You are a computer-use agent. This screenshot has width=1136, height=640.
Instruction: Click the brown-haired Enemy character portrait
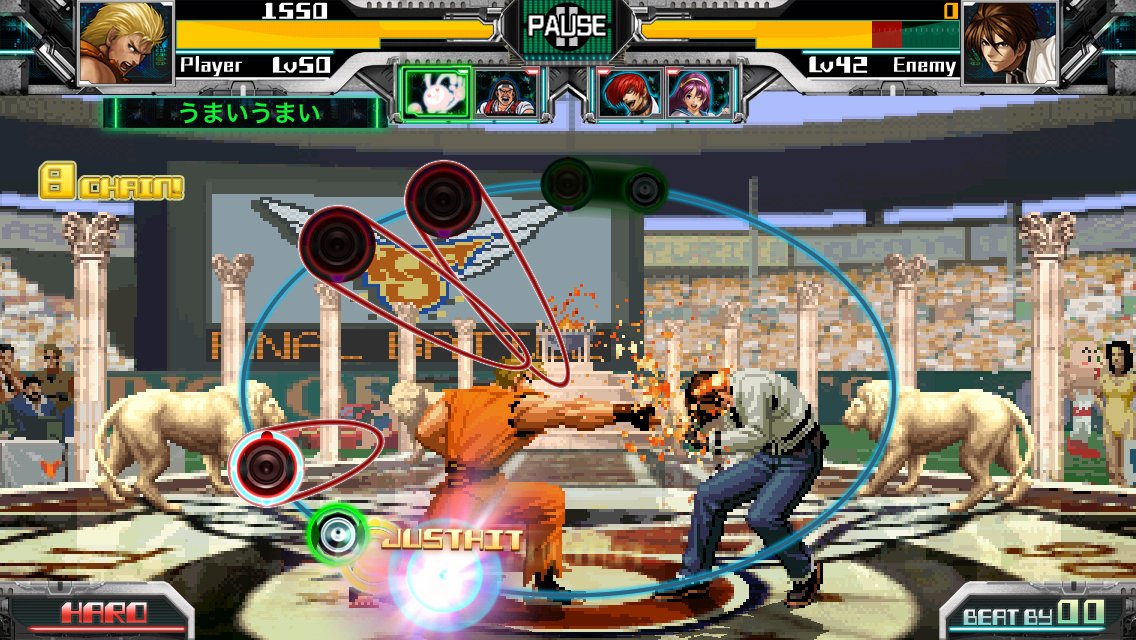pyautogui.click(x=1009, y=43)
